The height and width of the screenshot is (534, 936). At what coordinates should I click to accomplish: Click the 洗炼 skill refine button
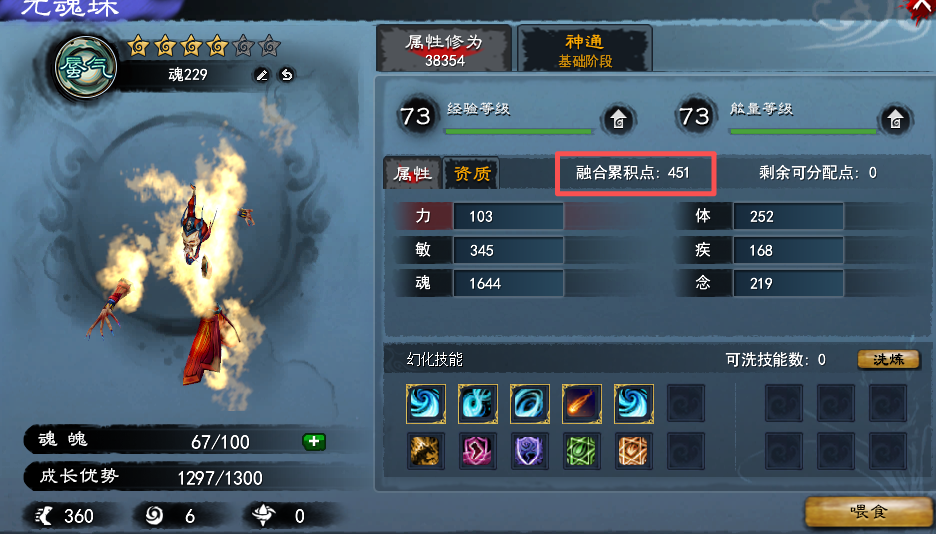click(888, 359)
